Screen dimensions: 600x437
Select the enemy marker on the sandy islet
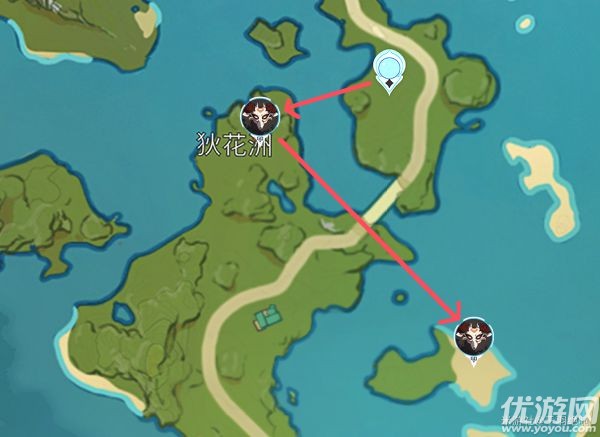[x=472, y=336]
